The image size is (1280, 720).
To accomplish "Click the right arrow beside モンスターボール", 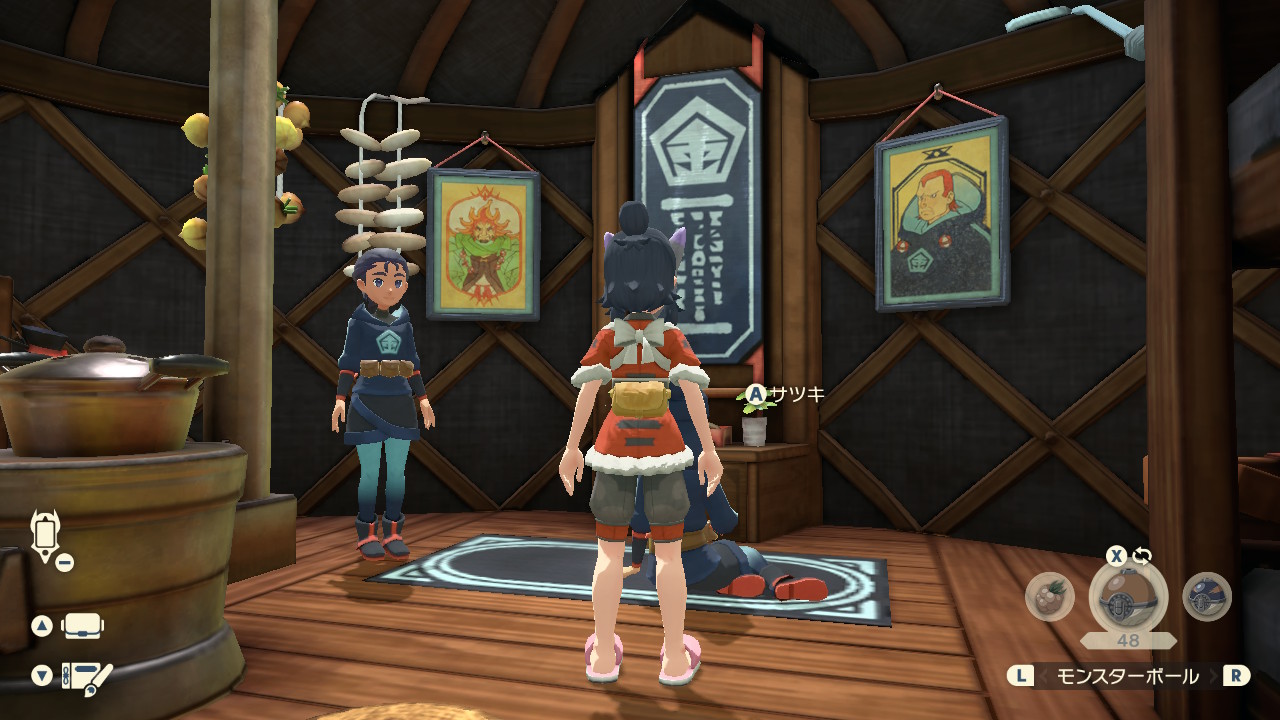I will pyautogui.click(x=1212, y=677).
